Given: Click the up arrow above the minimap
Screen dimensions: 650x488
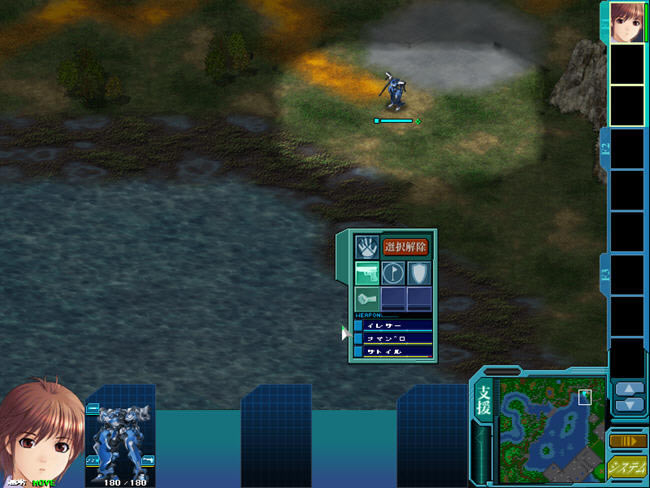Looking at the screenshot, I should (628, 389).
